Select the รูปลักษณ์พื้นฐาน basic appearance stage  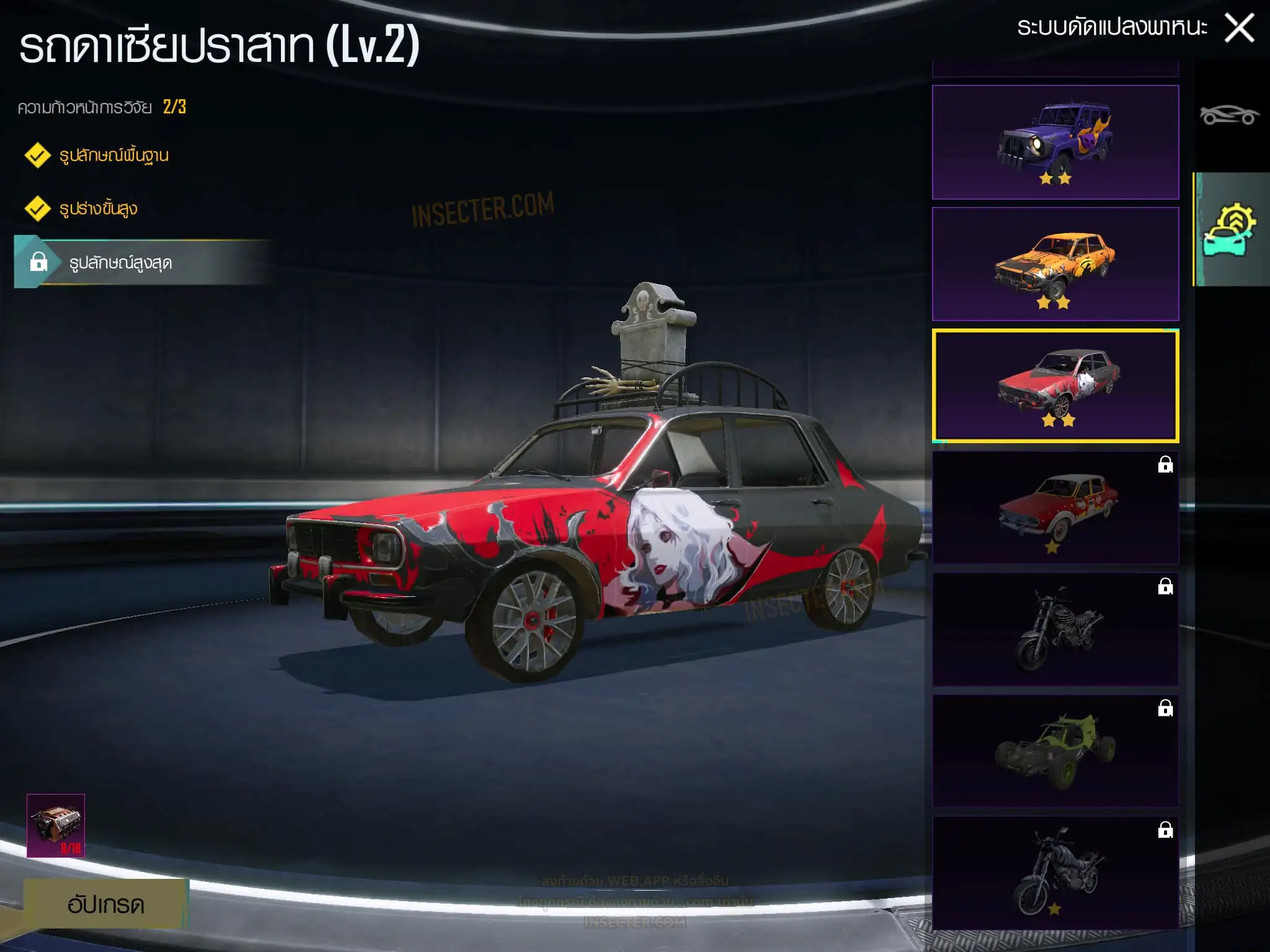[113, 155]
